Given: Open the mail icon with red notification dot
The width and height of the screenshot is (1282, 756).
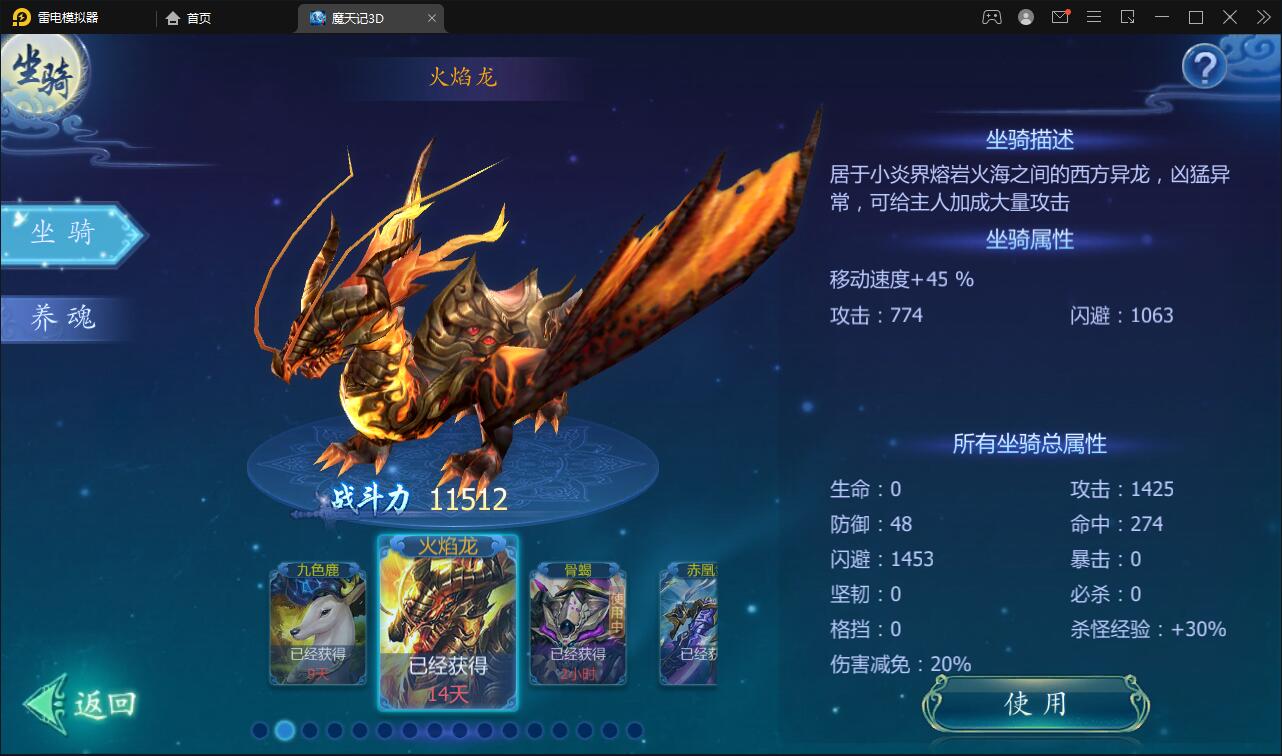Looking at the screenshot, I should click(x=1060, y=17).
